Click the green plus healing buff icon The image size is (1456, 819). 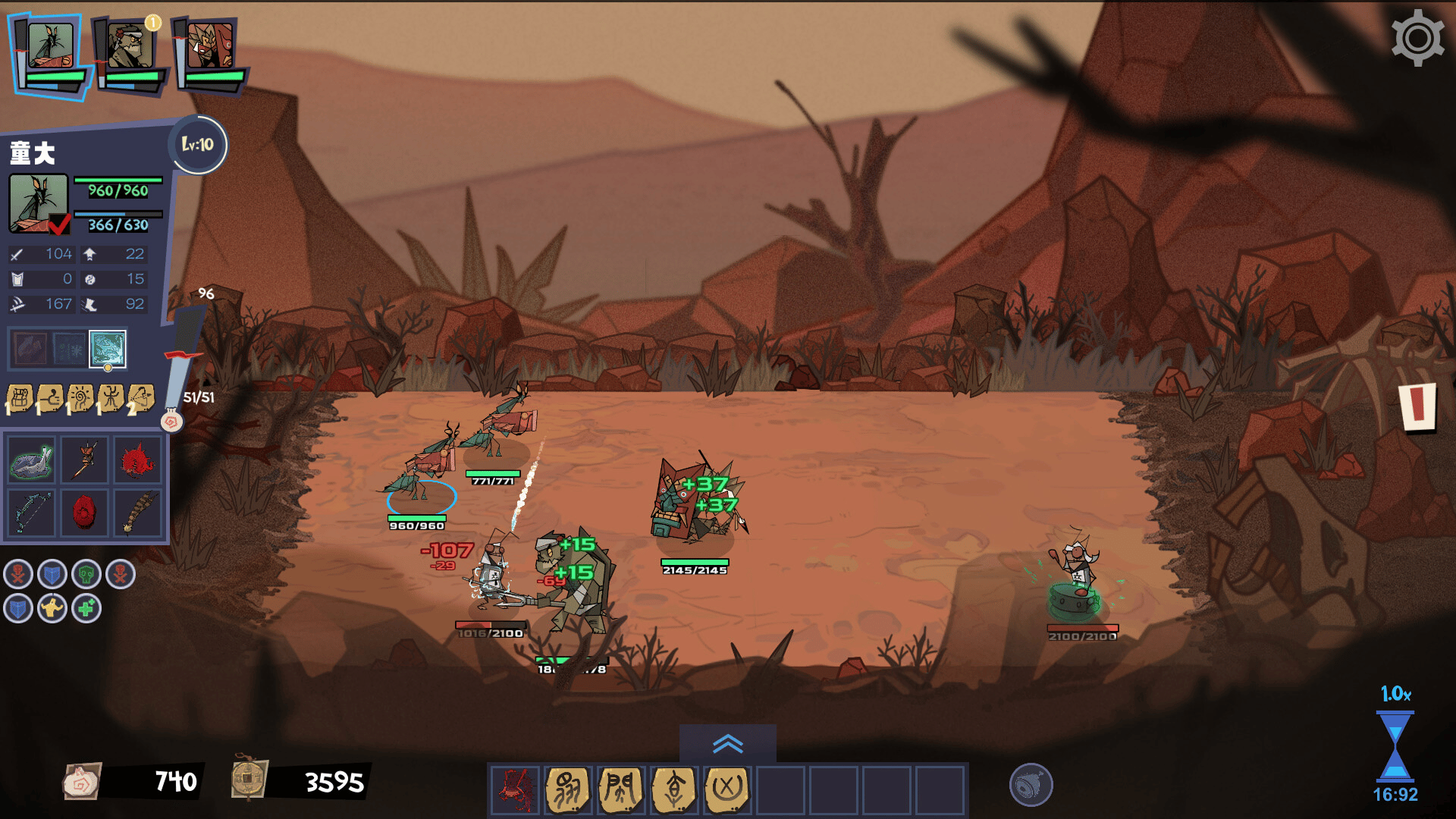(x=86, y=608)
